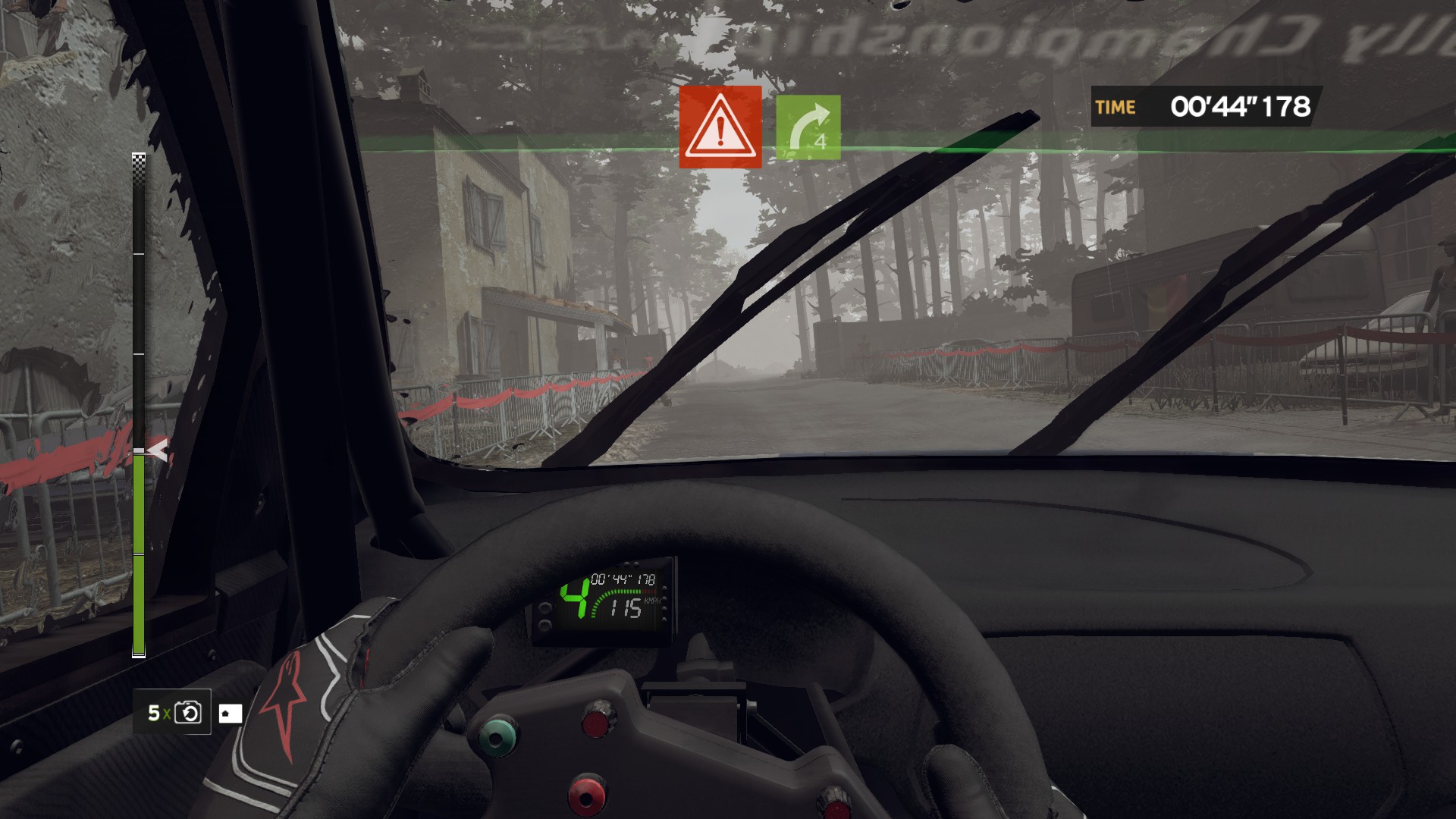Activate the rewind icon with 5x count
This screenshot has height=819, width=1456.
pyautogui.click(x=187, y=713)
